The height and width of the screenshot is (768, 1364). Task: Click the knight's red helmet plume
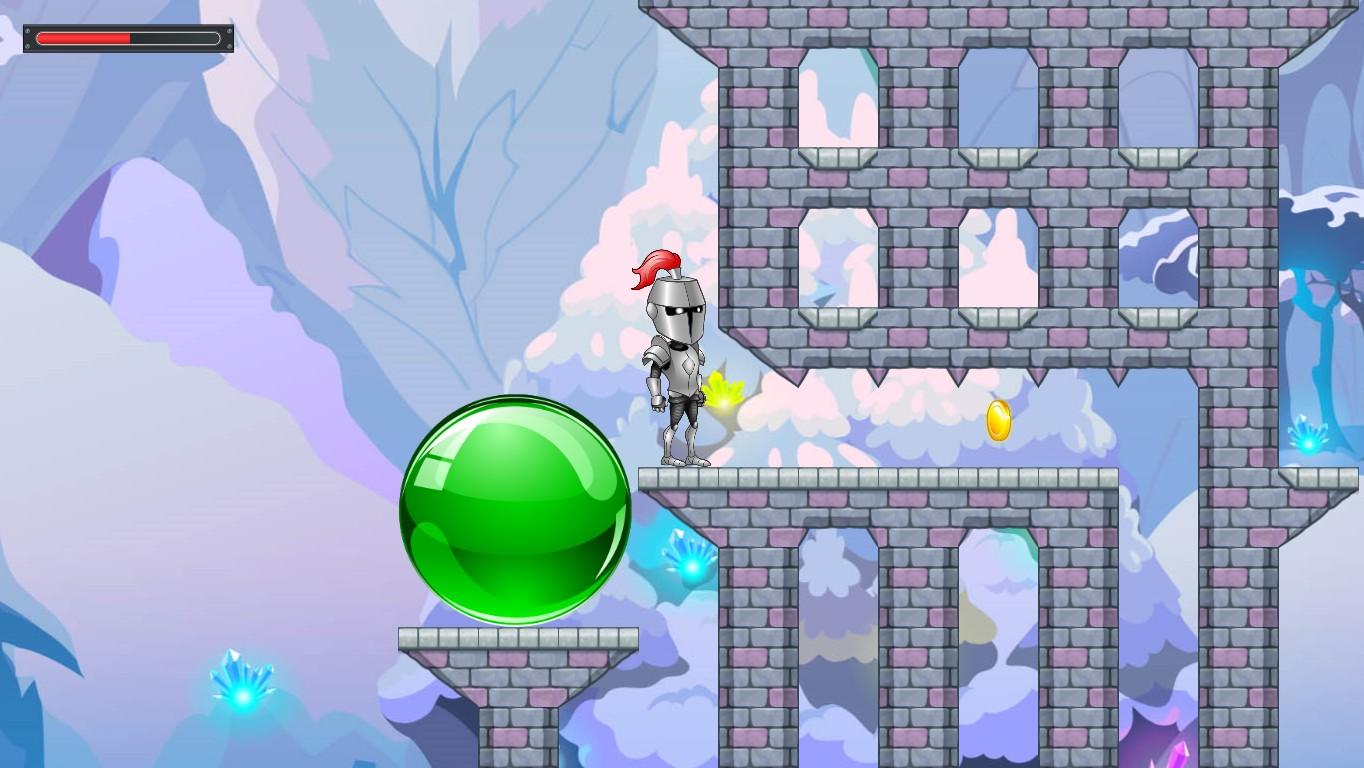tap(655, 270)
